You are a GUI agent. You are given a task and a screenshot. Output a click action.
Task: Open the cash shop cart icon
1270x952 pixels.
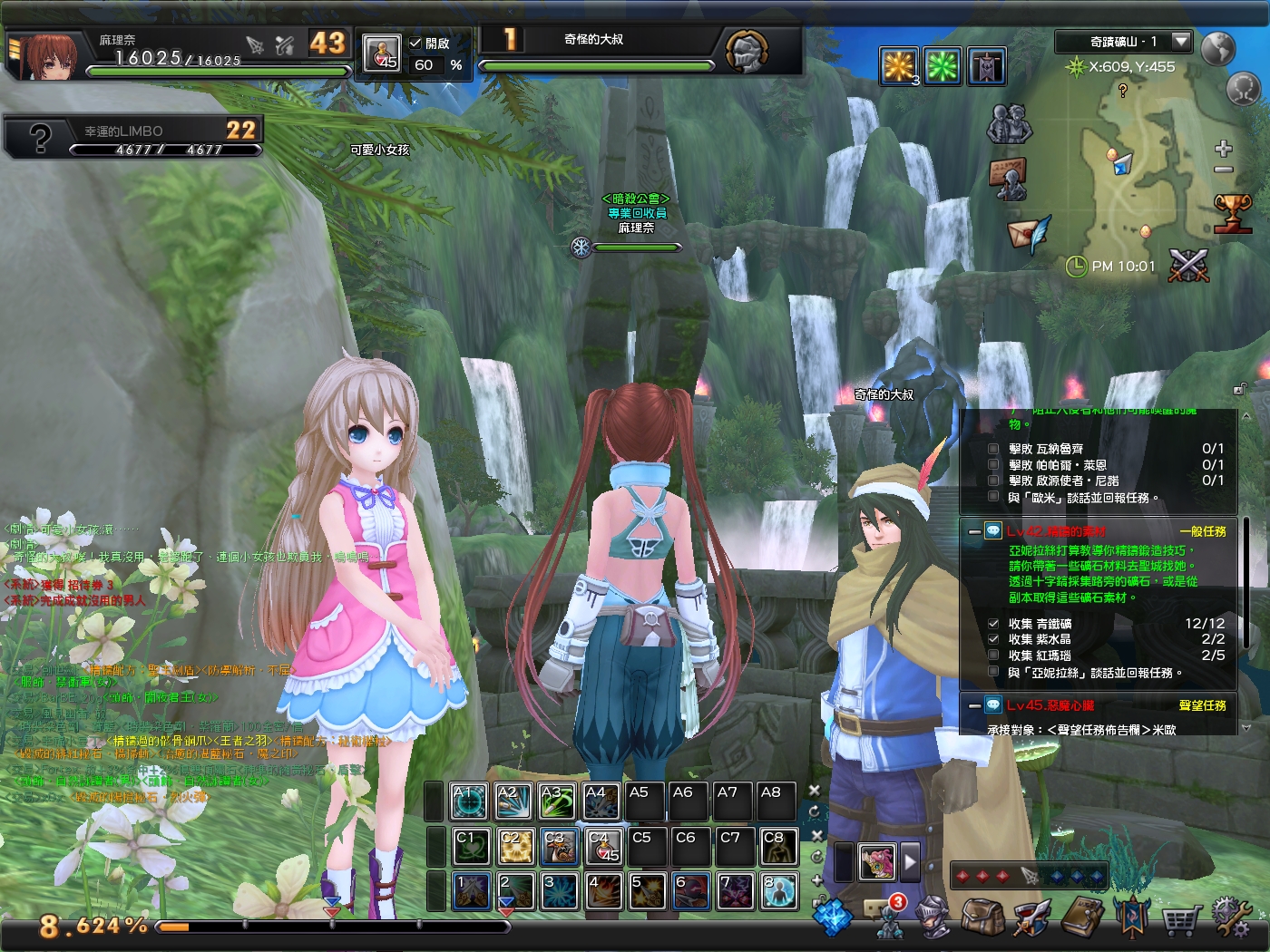(1180, 919)
